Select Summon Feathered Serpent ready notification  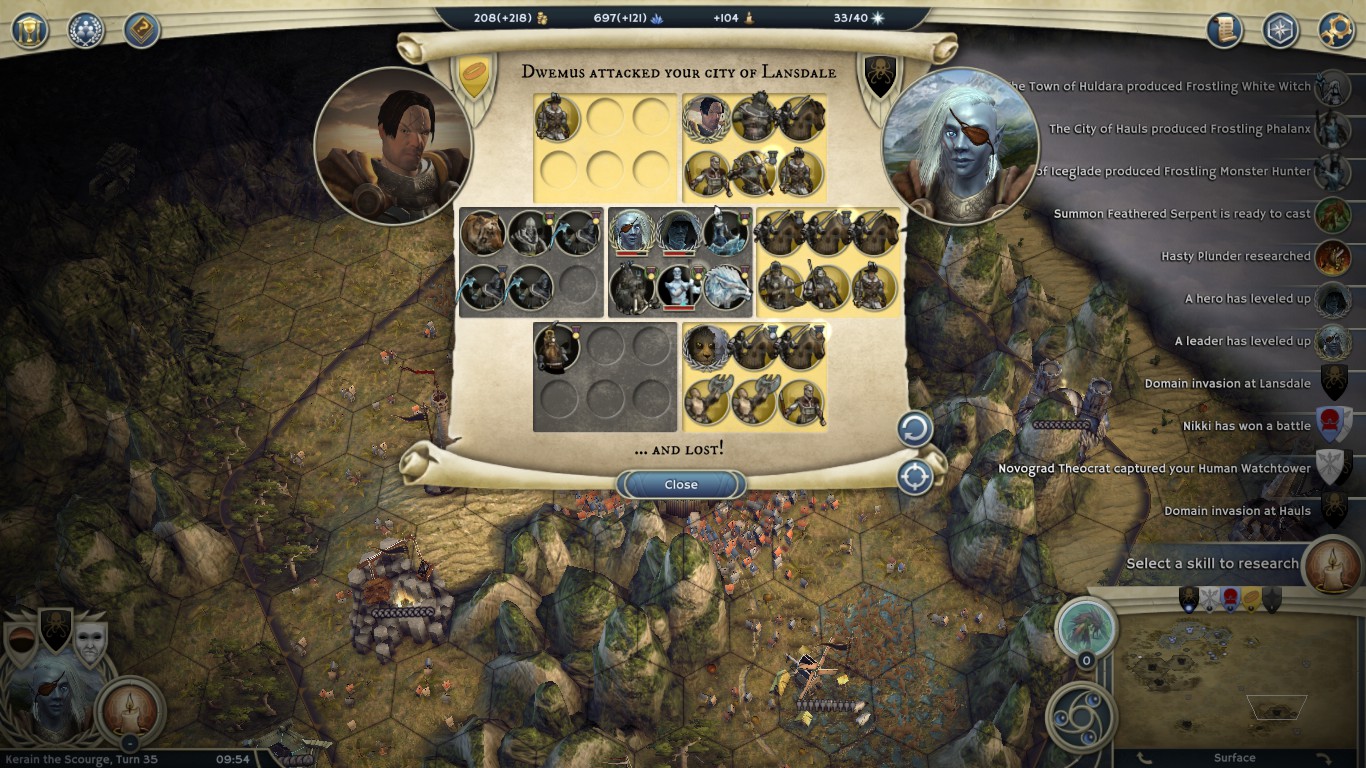[x=1332, y=214]
